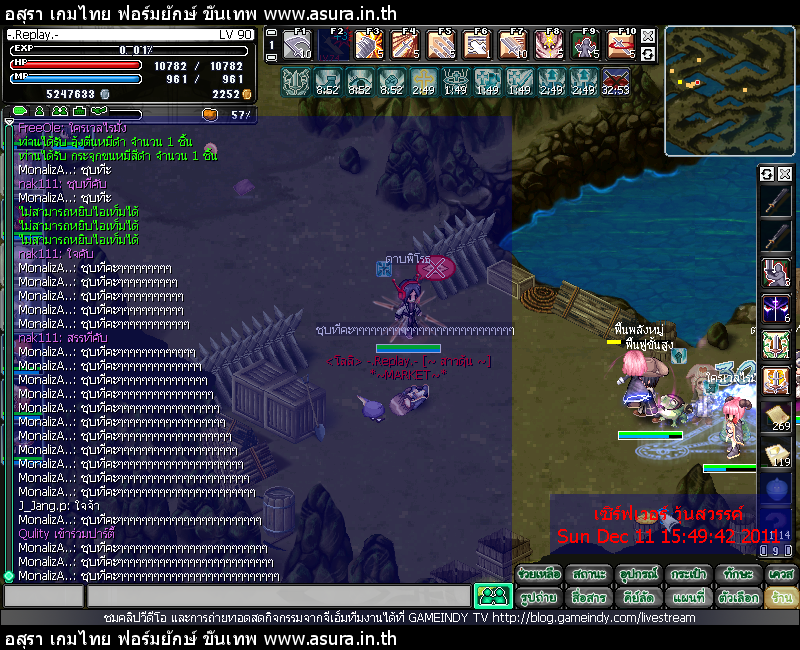800x650 pixels.
Task: Activate the F1 skill slot
Action: point(297,44)
